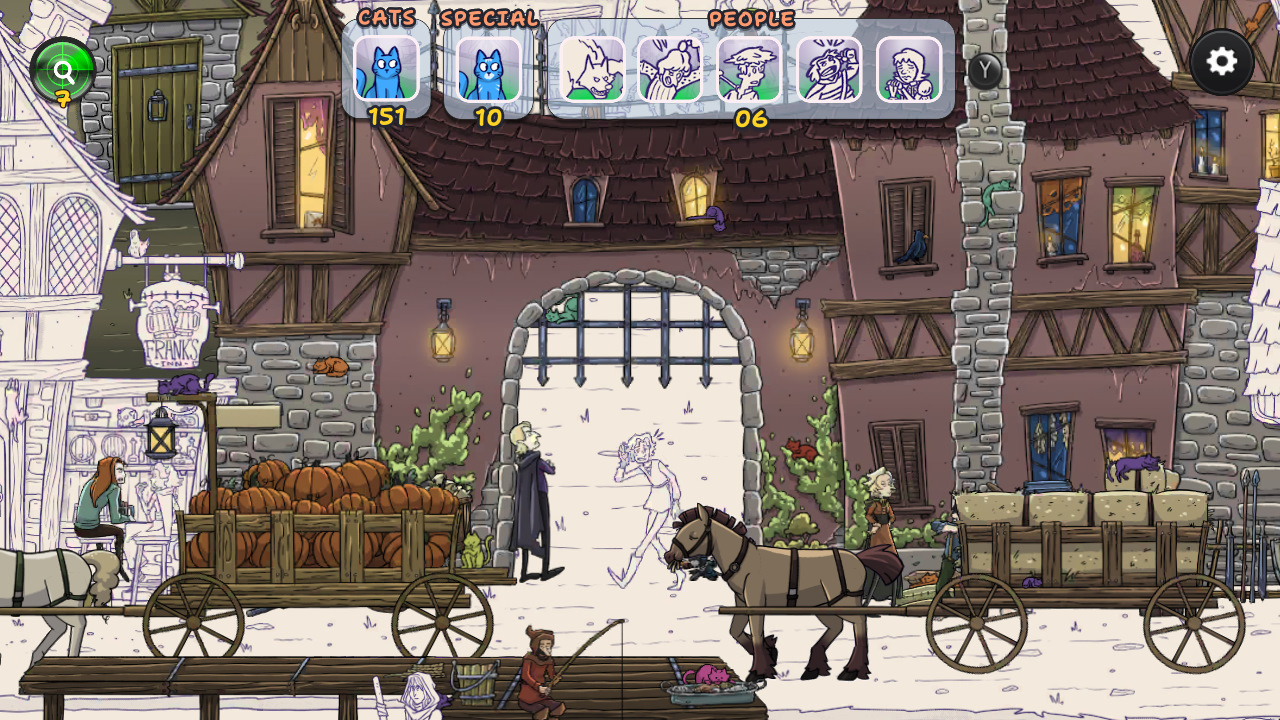Click the SPECIAL cat icon
Viewport: 1280px width, 720px height.
[x=487, y=70]
